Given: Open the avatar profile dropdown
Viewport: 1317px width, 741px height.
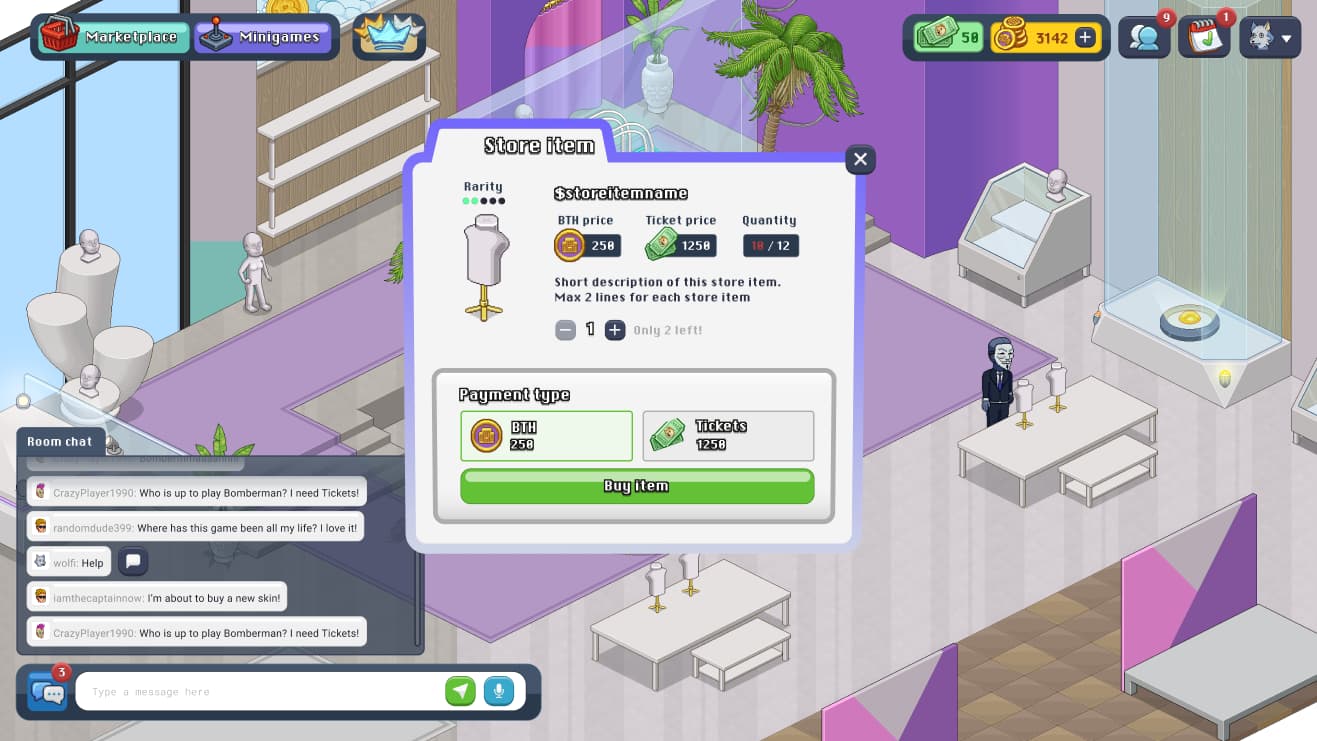Looking at the screenshot, I should point(1269,36).
